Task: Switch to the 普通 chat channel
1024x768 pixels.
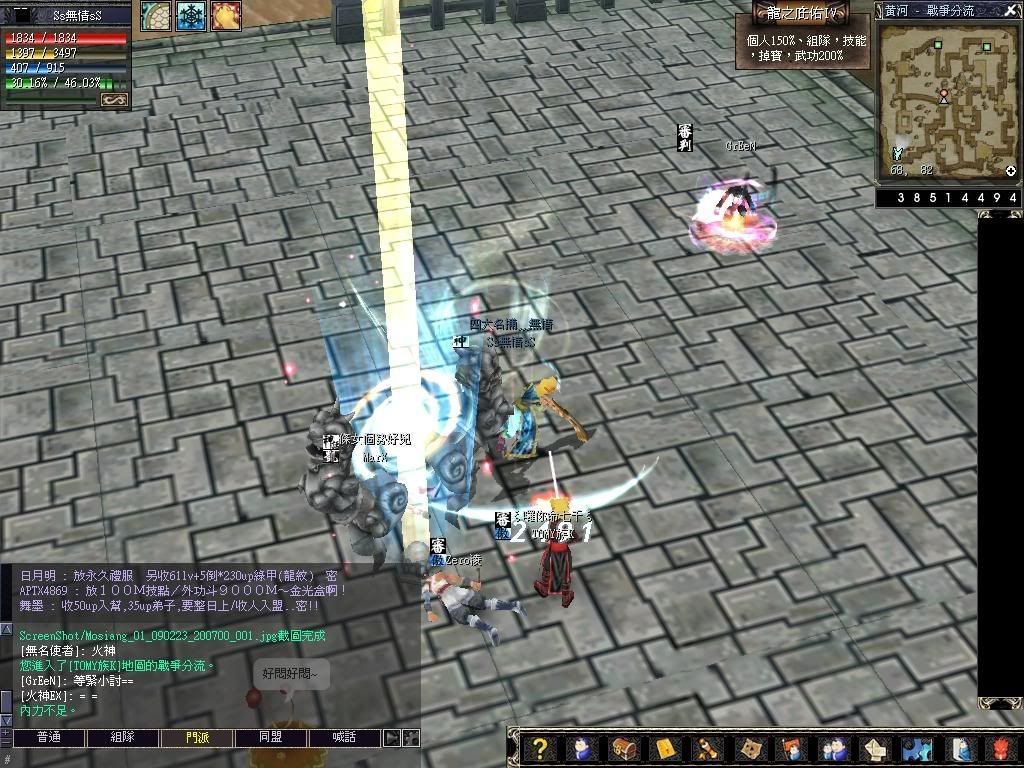Action: click(x=48, y=738)
